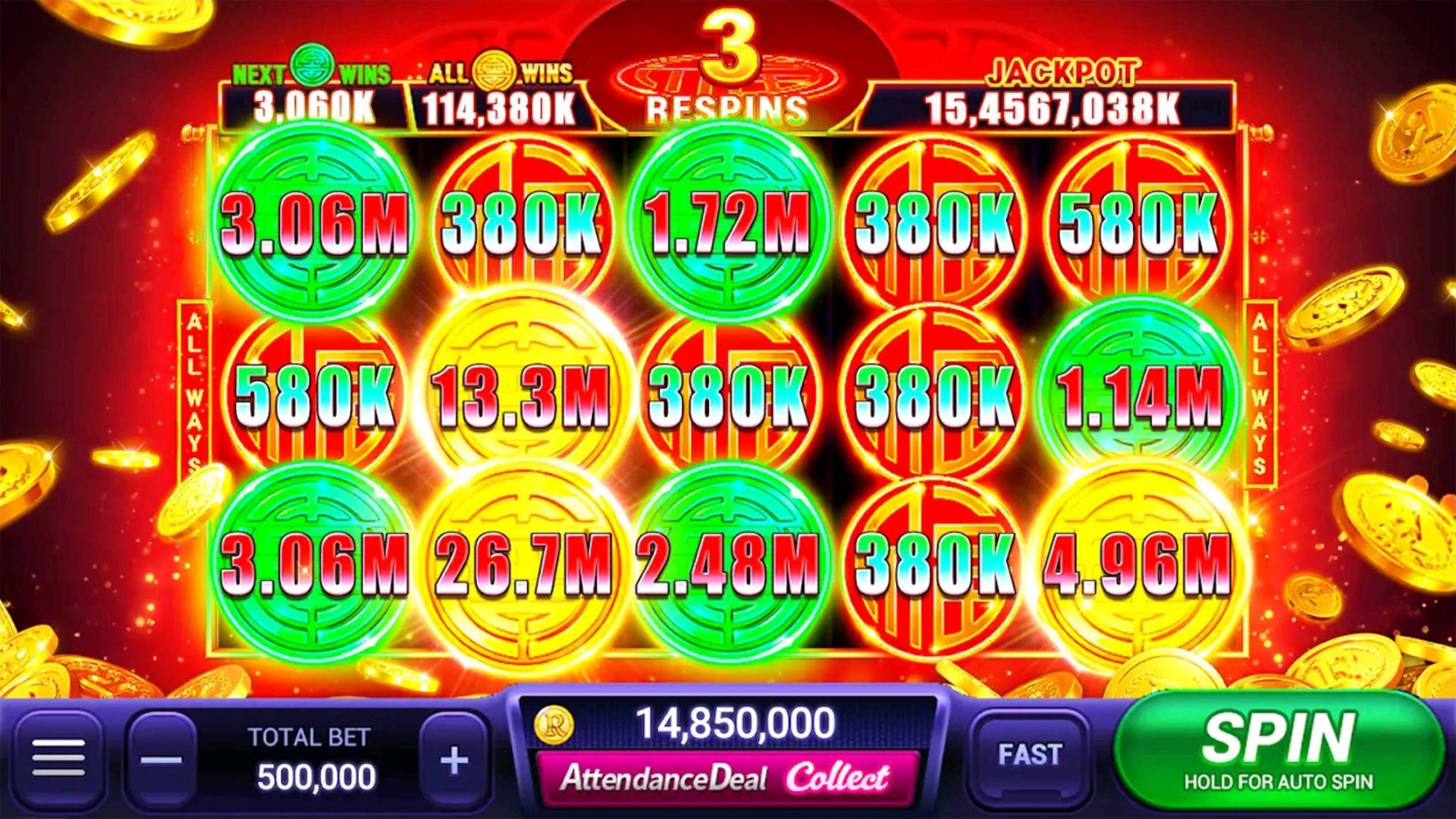Toggle FAST spin mode
The image size is (1456, 819).
click(1031, 755)
